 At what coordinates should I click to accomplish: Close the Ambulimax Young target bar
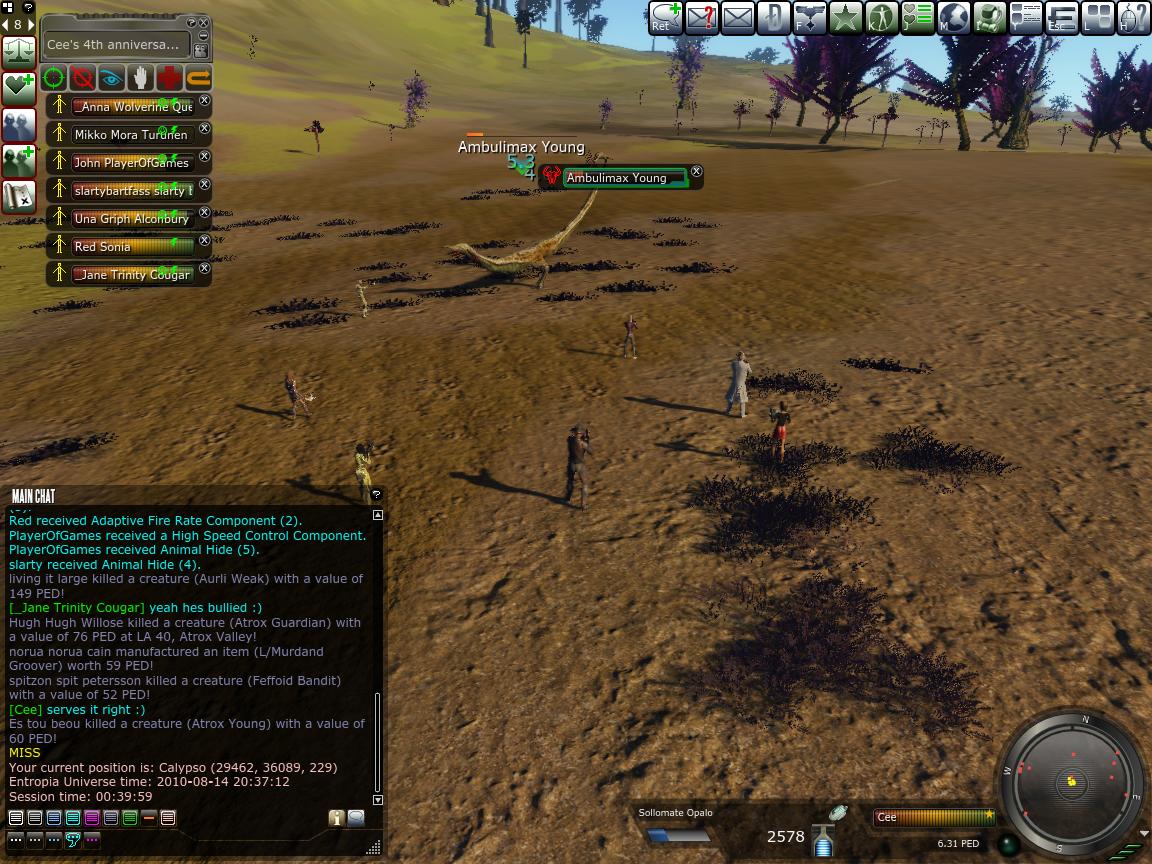coord(697,171)
